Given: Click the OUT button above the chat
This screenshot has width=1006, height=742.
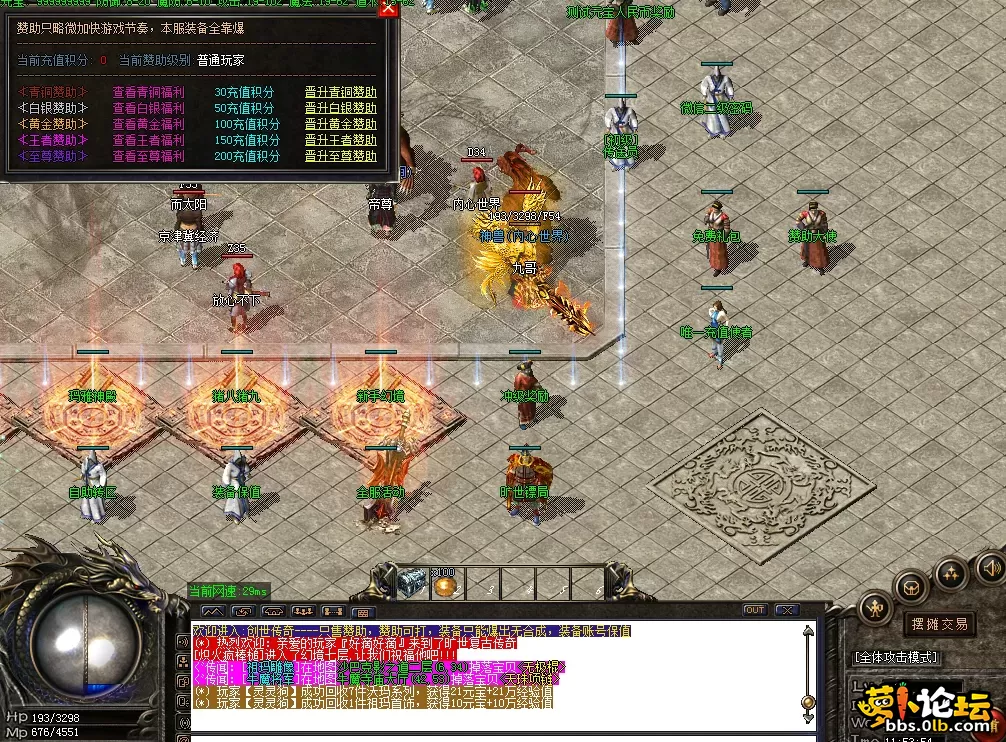Looking at the screenshot, I should pos(754,610).
